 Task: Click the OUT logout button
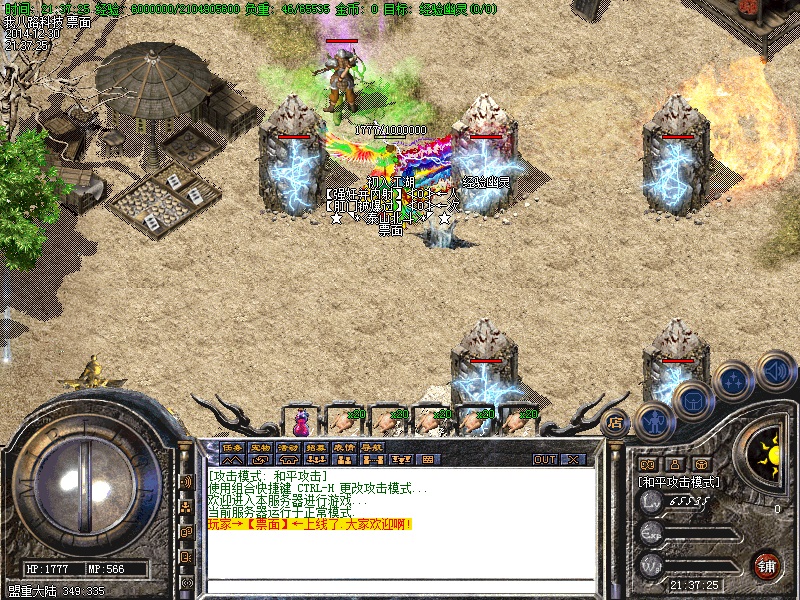(x=545, y=459)
